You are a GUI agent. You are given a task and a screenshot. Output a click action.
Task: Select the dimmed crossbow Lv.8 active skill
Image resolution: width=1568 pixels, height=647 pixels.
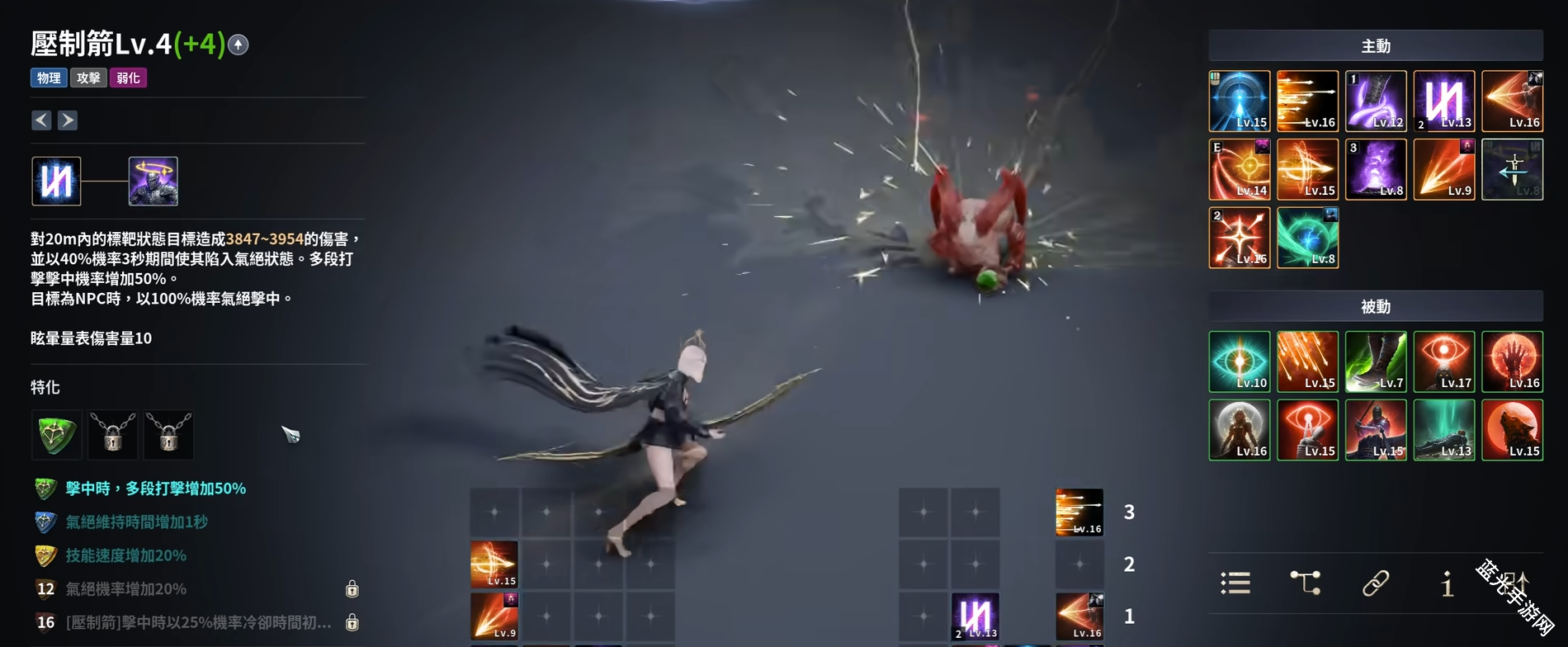1512,169
